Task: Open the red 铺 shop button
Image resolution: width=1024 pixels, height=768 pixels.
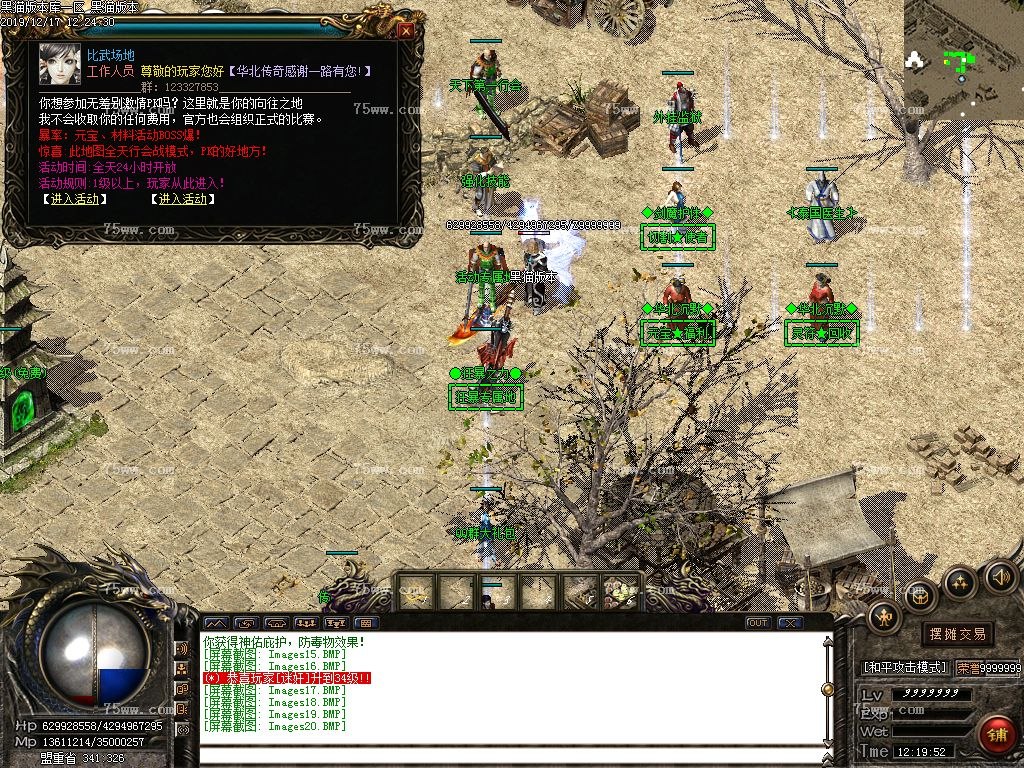Action: pyautogui.click(x=996, y=735)
